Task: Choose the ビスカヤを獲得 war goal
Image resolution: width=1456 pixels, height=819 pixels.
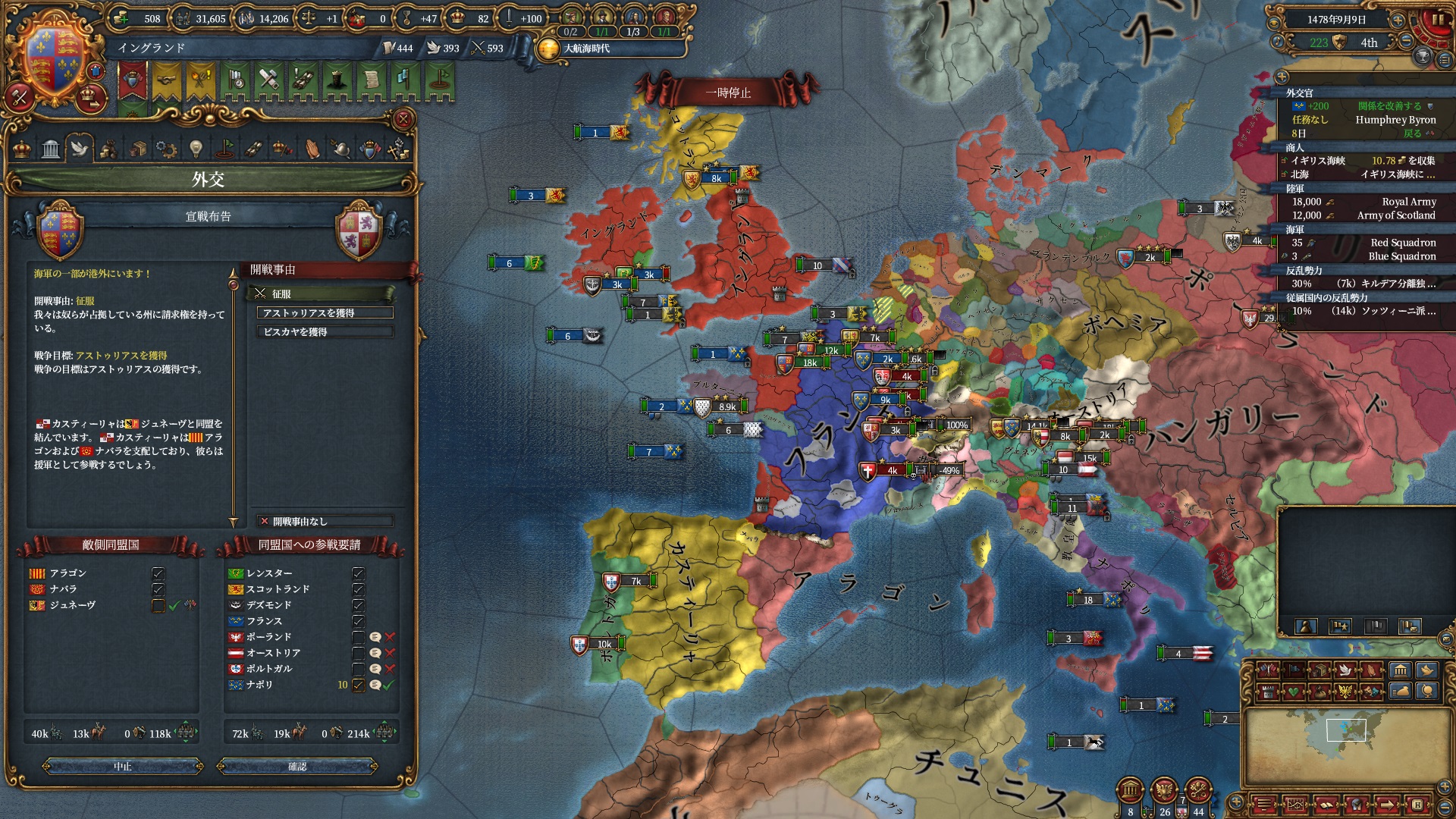Action: pyautogui.click(x=325, y=331)
